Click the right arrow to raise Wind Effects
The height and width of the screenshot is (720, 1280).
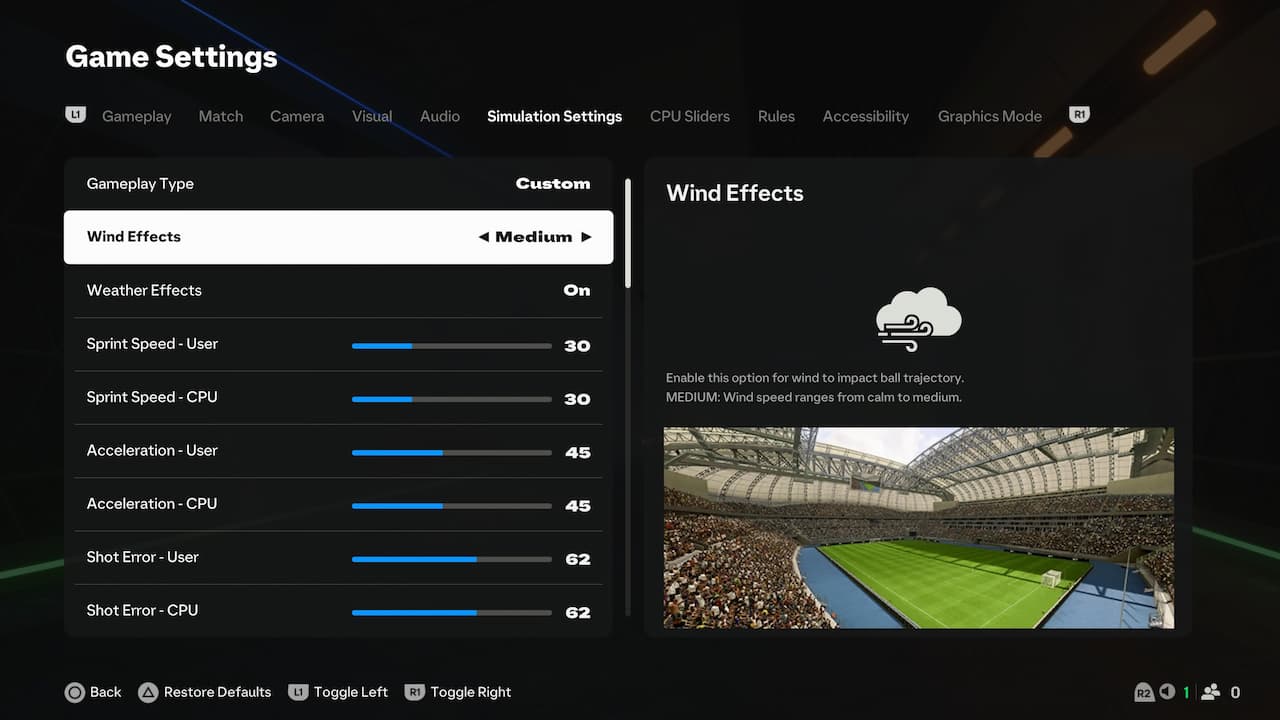tap(587, 237)
